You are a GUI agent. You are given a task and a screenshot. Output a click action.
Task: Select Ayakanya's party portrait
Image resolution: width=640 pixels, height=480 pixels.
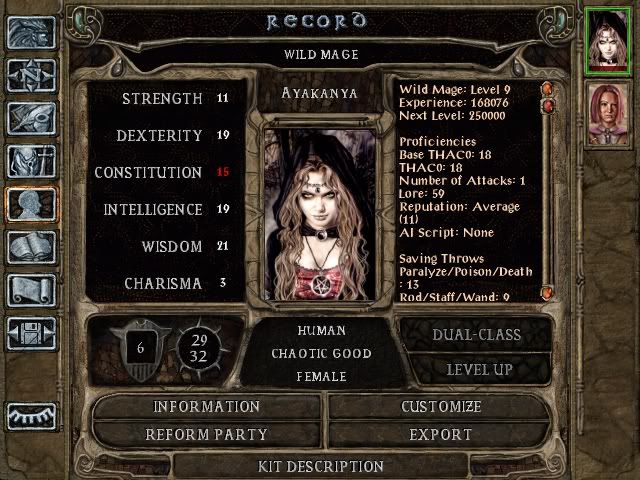(606, 40)
